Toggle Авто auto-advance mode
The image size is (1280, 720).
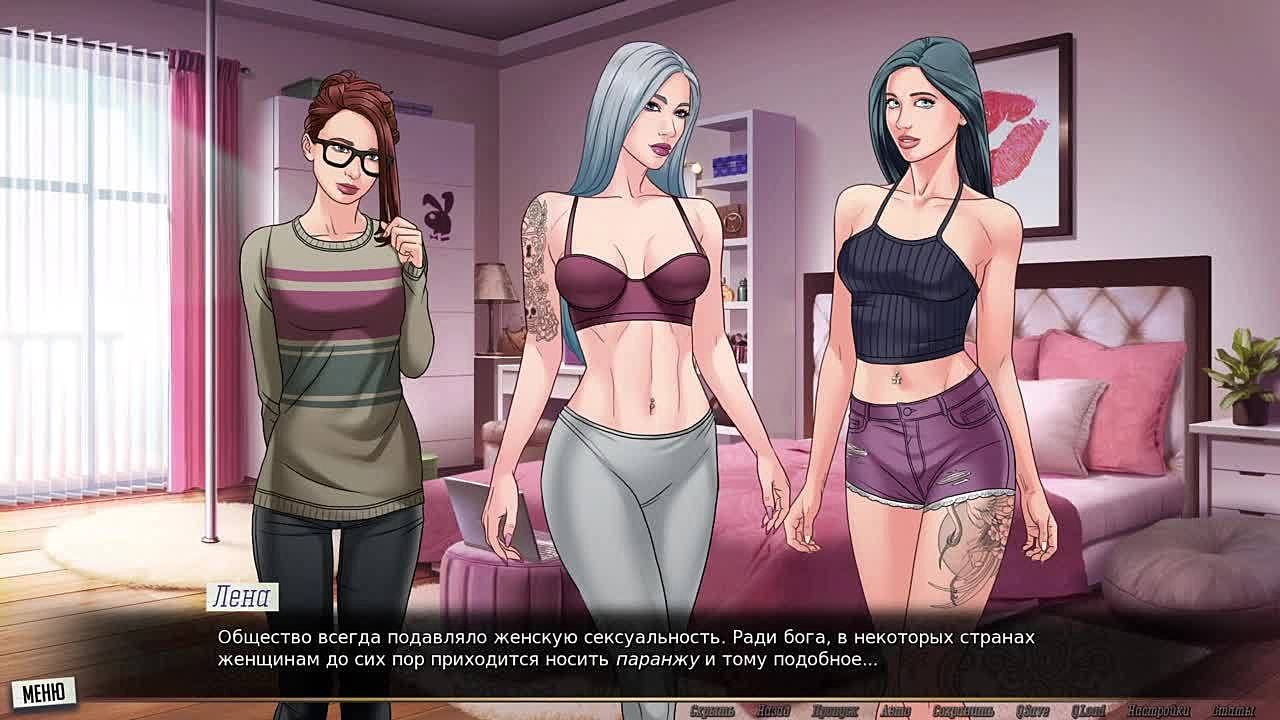coord(895,711)
